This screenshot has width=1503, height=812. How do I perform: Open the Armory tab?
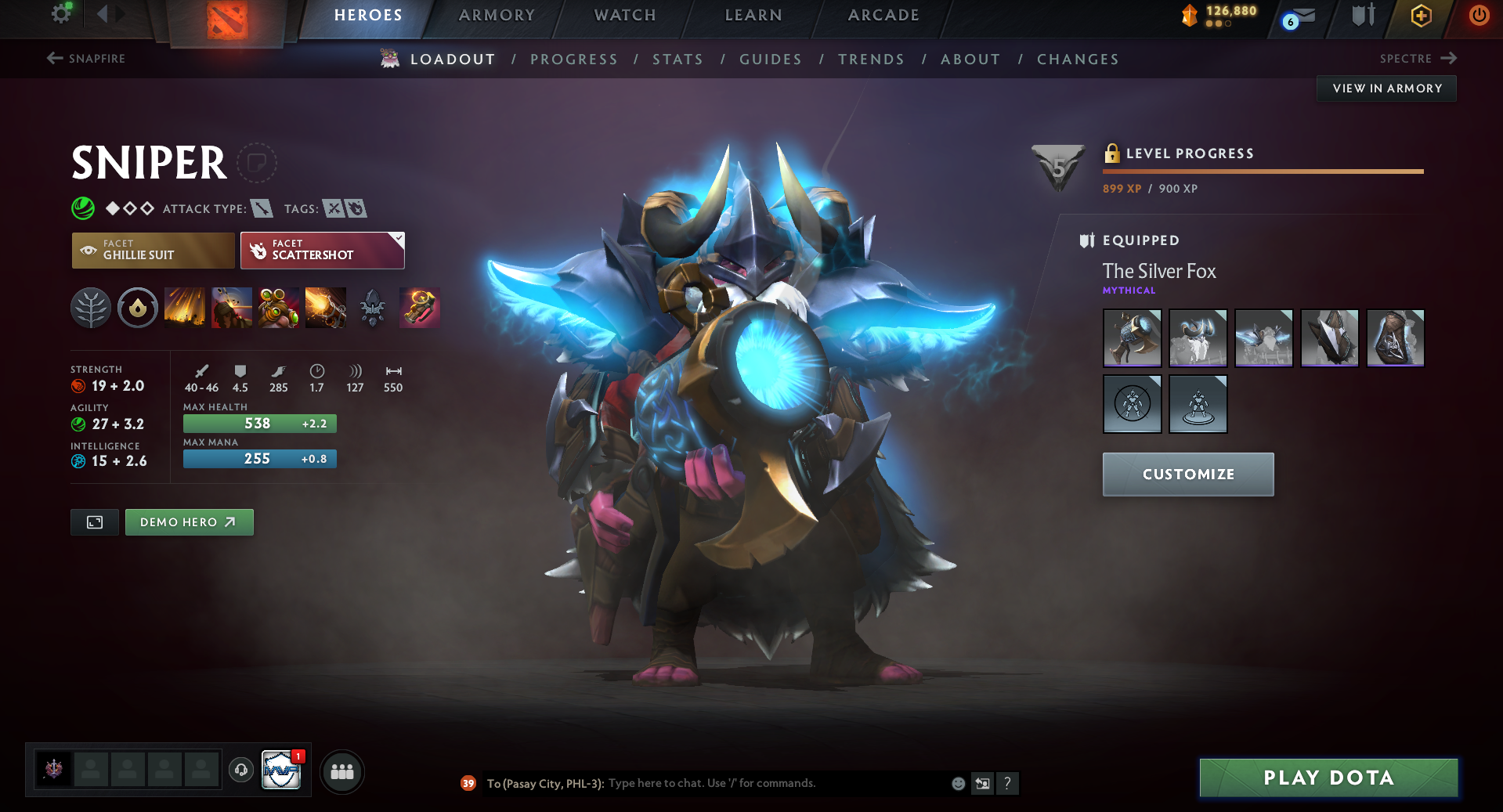[x=497, y=16]
